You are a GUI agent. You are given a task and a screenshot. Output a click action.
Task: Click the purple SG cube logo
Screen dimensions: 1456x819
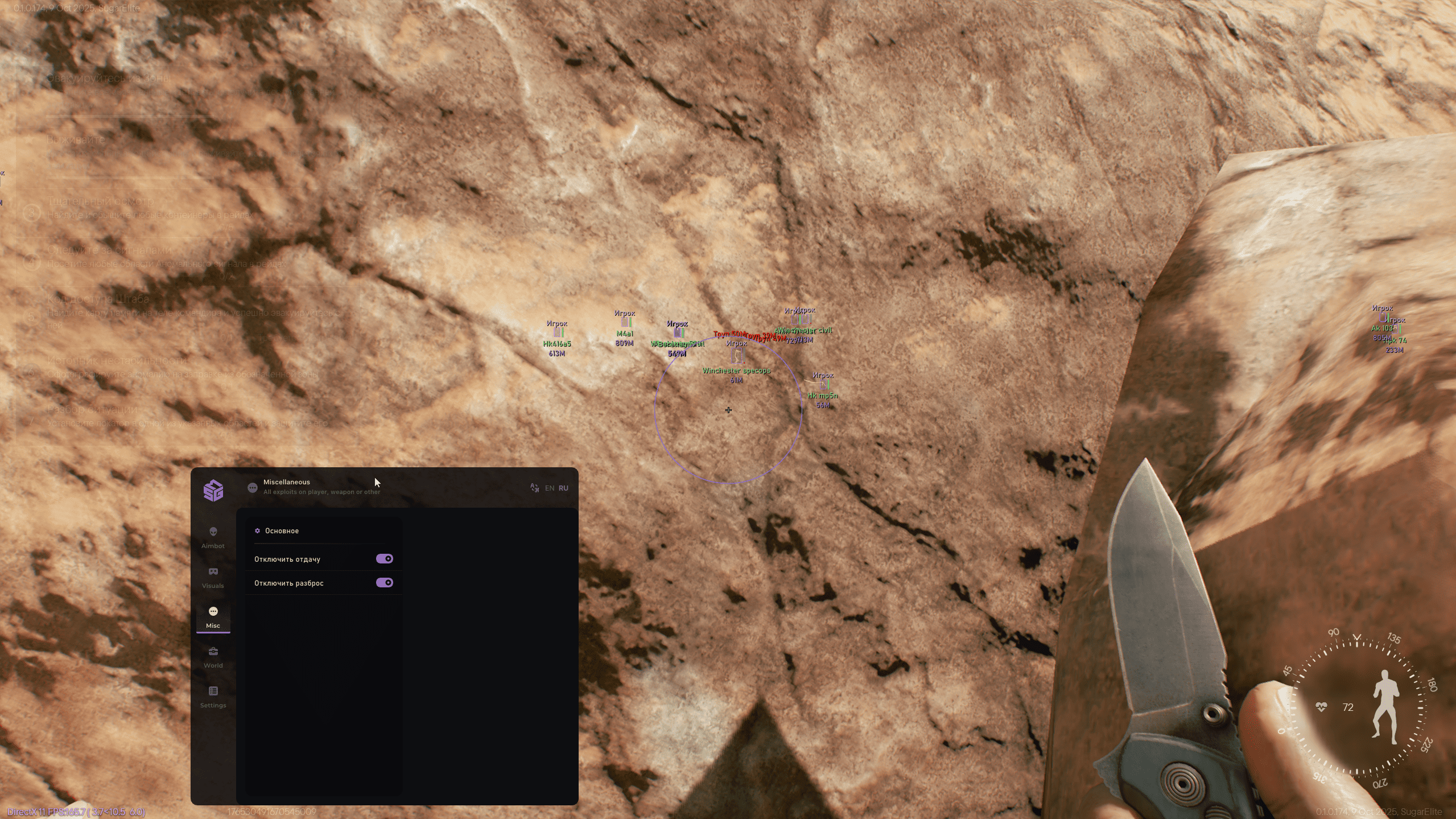[x=213, y=489]
